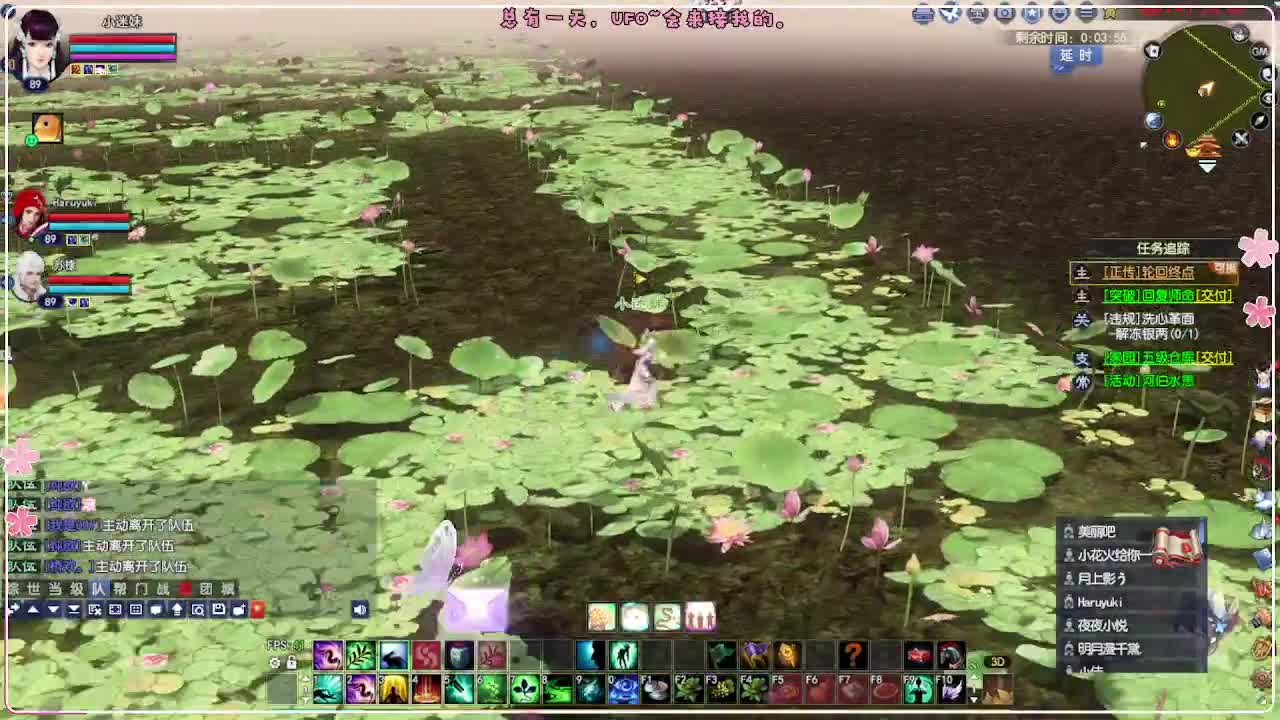Mute sound with the speaker icon

359,610
